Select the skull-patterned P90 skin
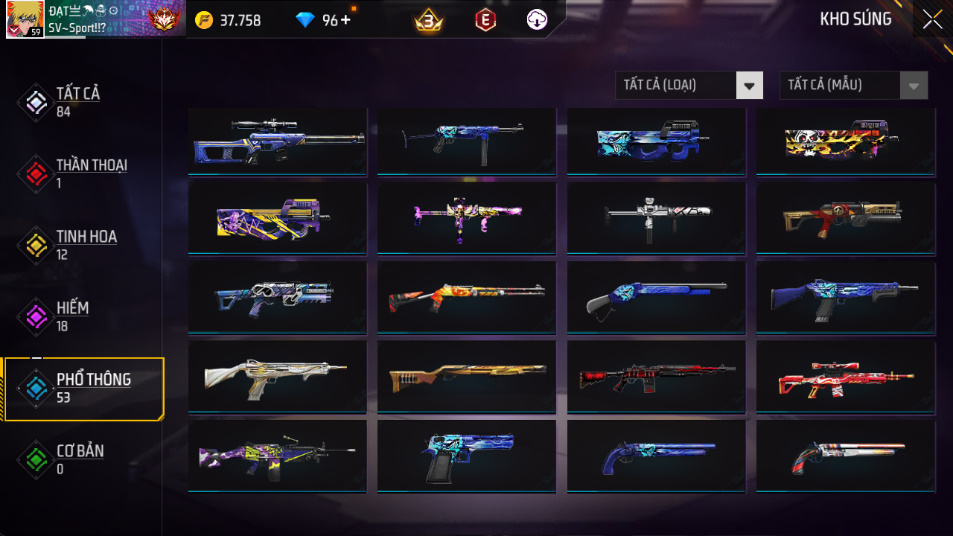The image size is (953, 536). coord(845,142)
